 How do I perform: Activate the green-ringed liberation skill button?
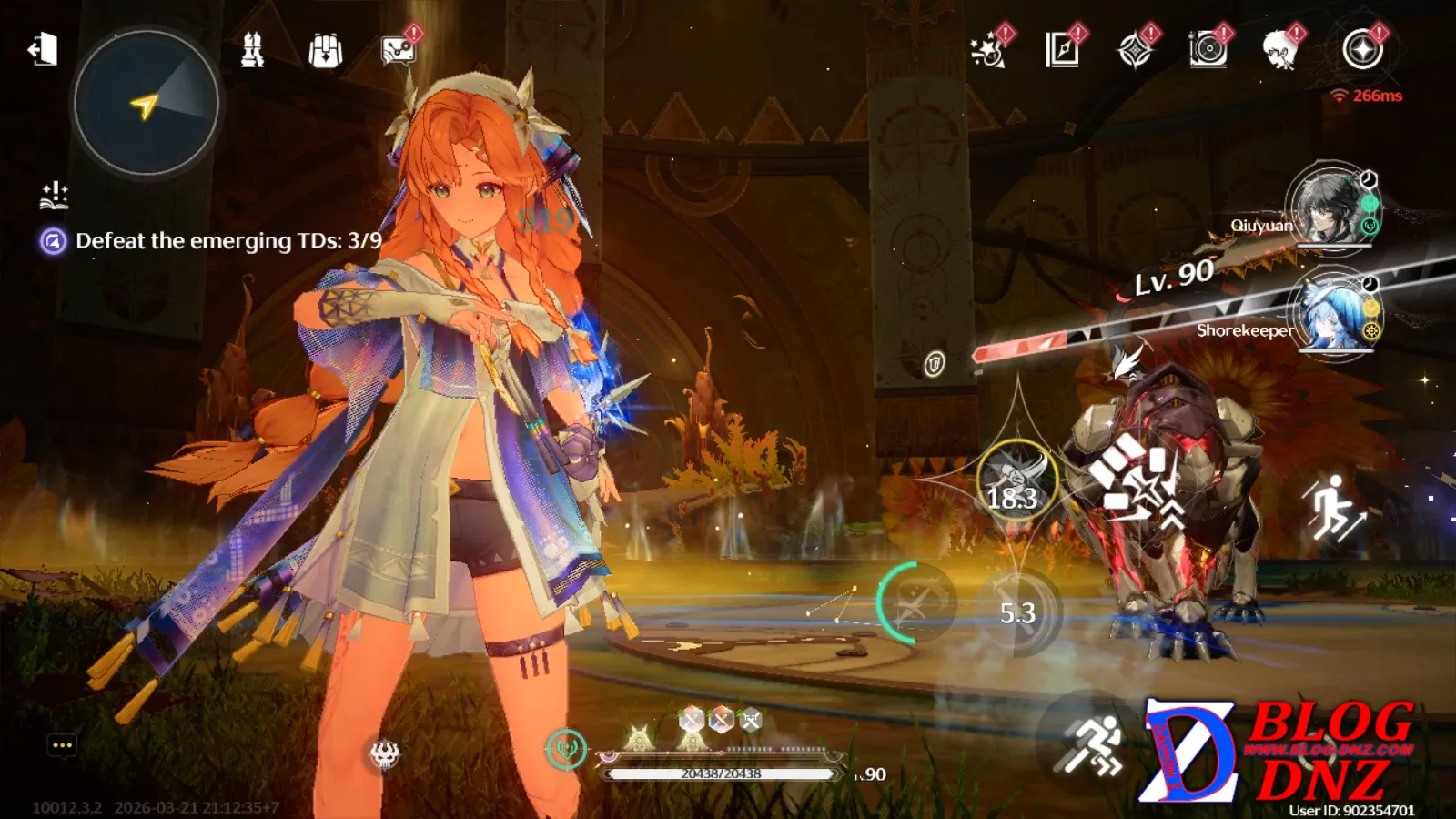[916, 602]
